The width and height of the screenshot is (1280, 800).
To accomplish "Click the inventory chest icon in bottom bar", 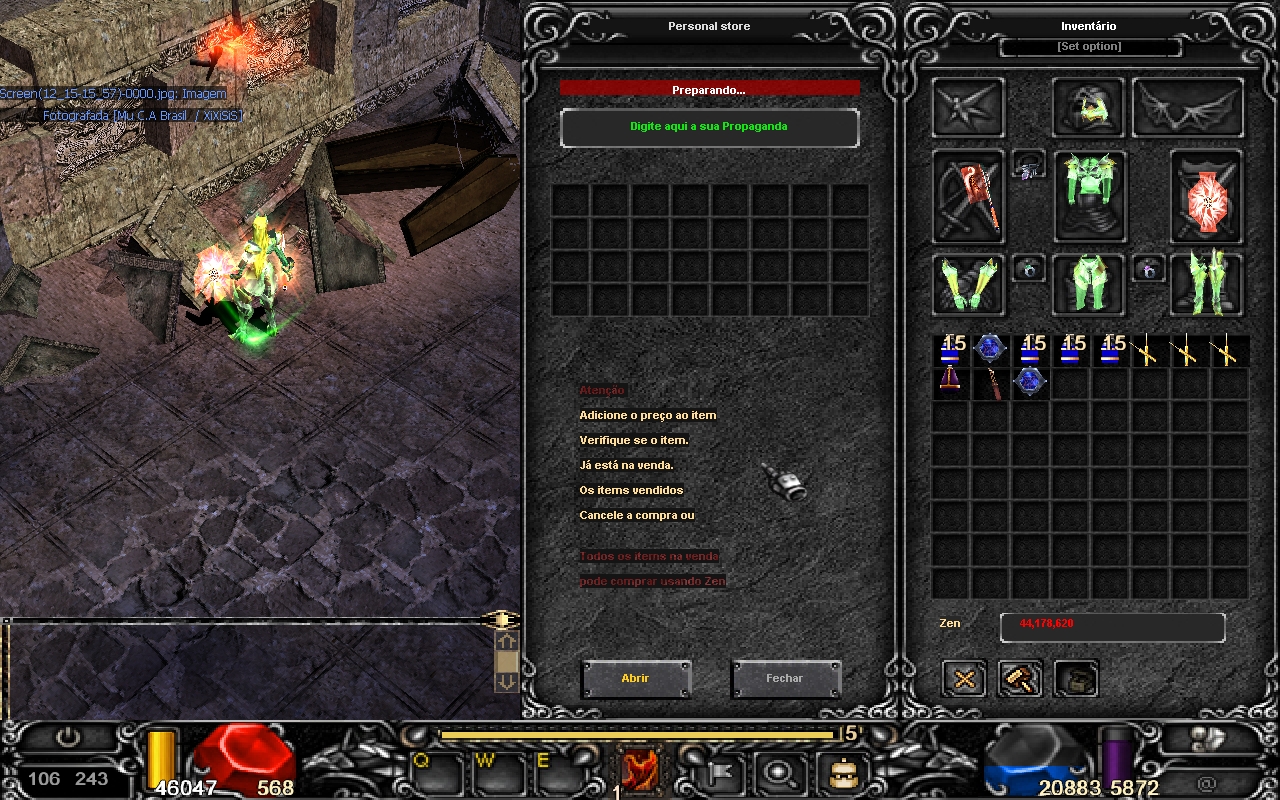I will point(842,770).
